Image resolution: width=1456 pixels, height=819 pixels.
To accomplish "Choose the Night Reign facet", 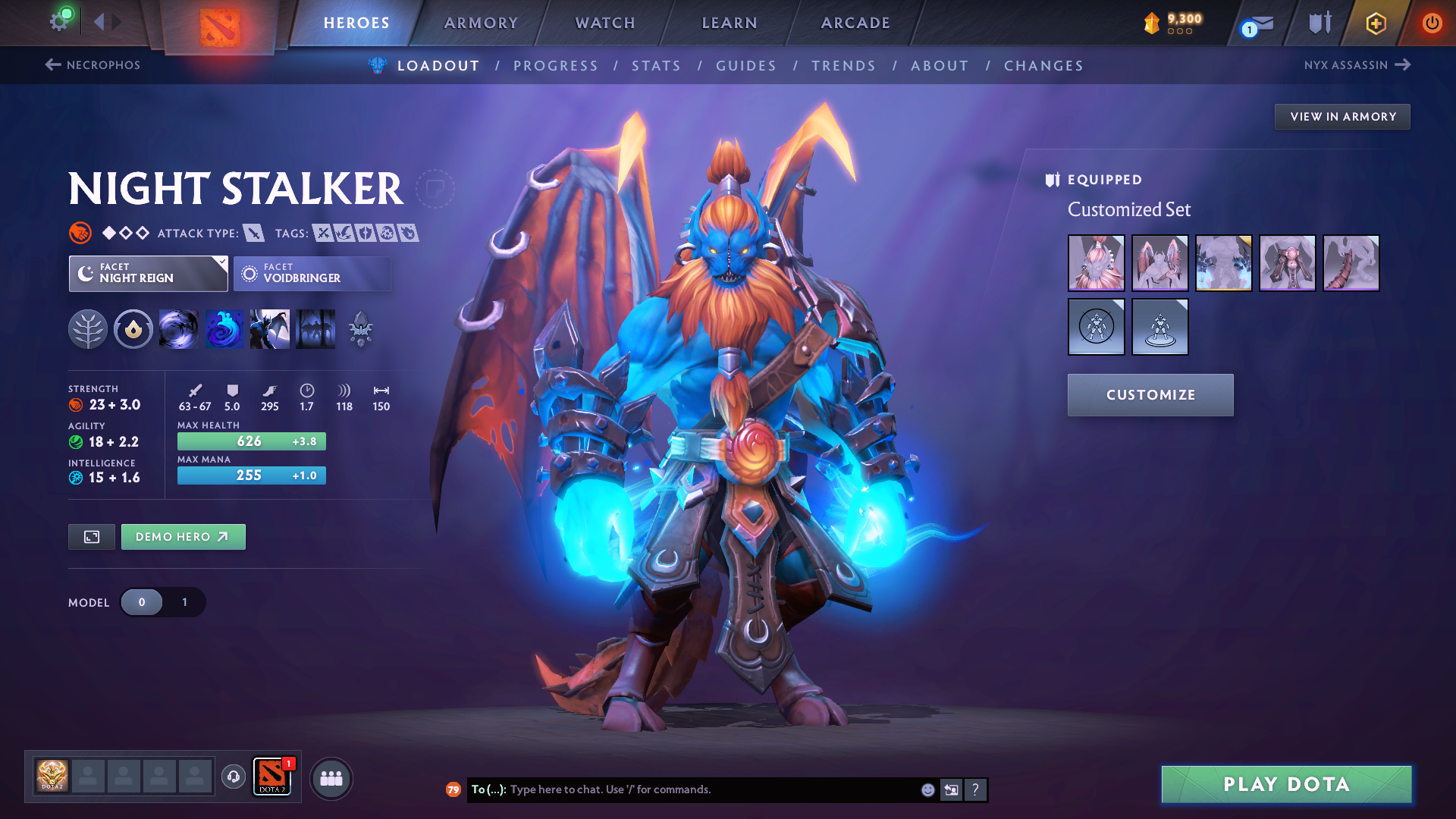I will click(x=148, y=274).
